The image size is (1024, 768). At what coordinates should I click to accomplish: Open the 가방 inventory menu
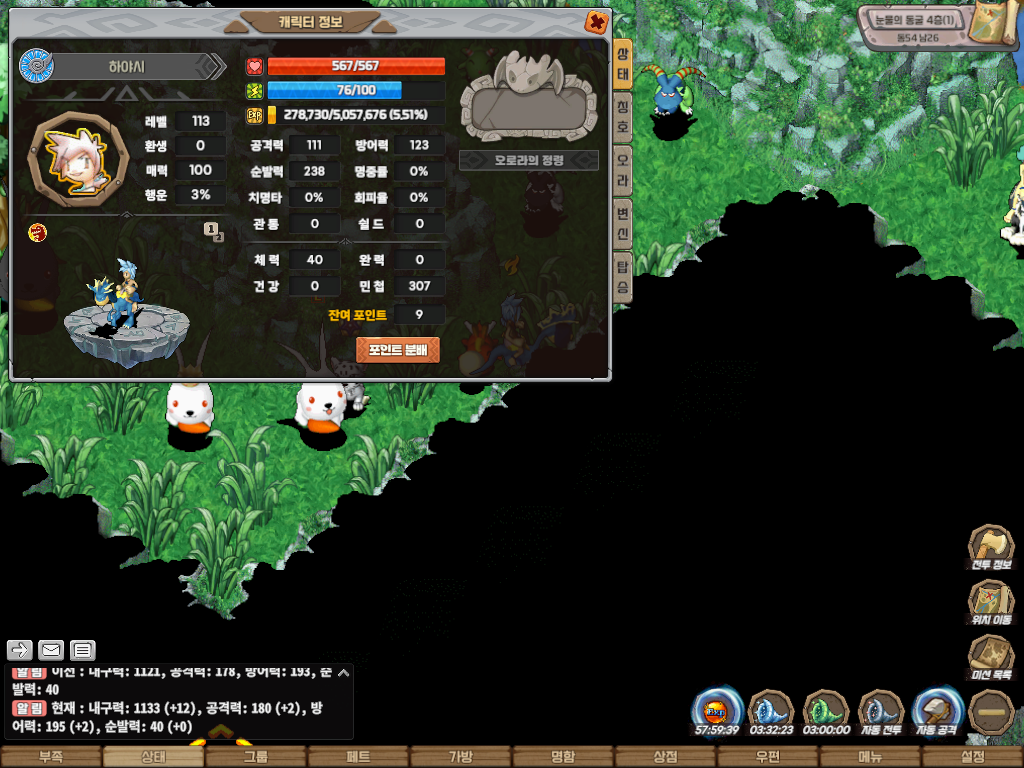pyautogui.click(x=460, y=757)
